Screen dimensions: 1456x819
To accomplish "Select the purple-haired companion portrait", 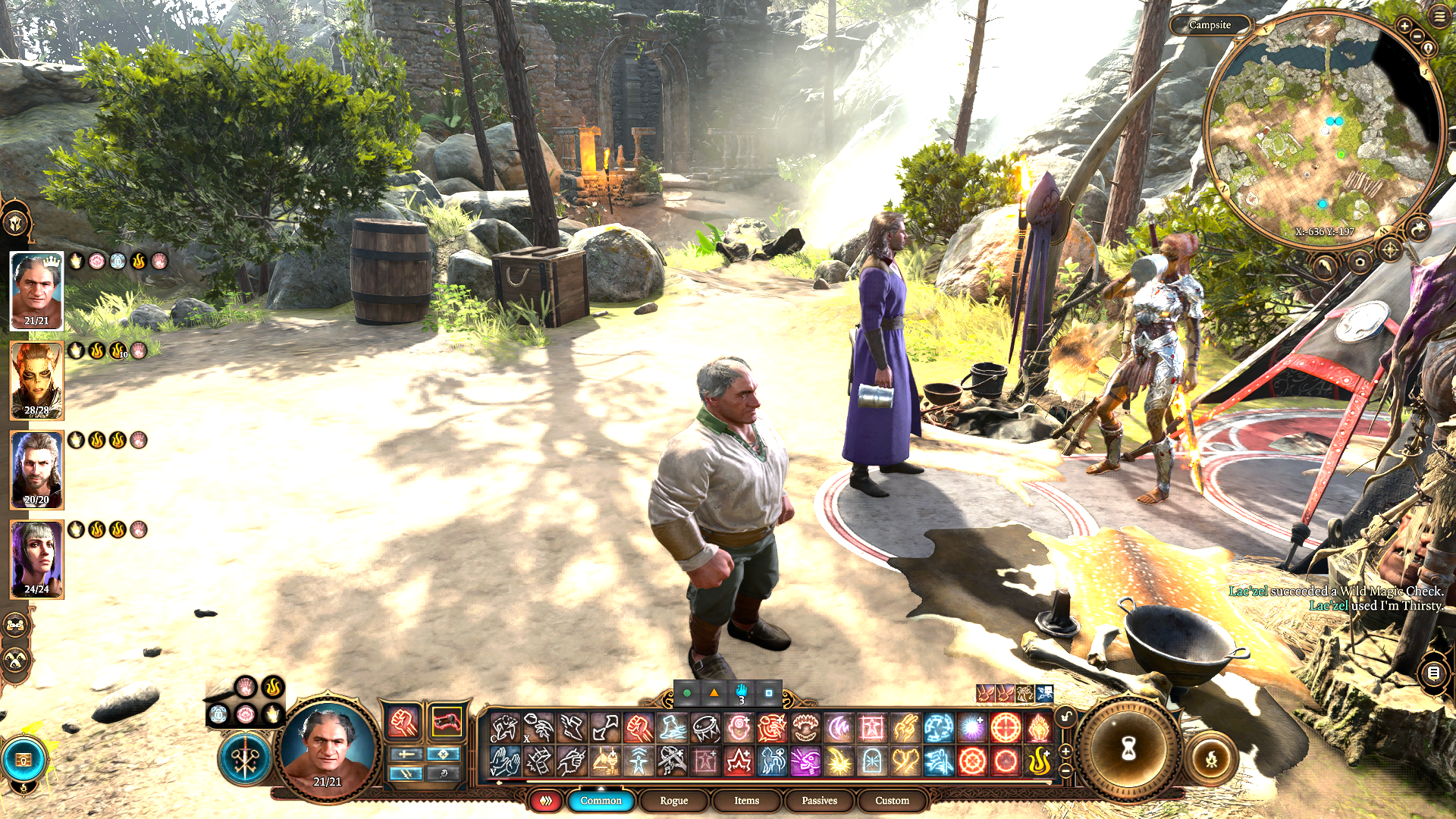I will 36,560.
